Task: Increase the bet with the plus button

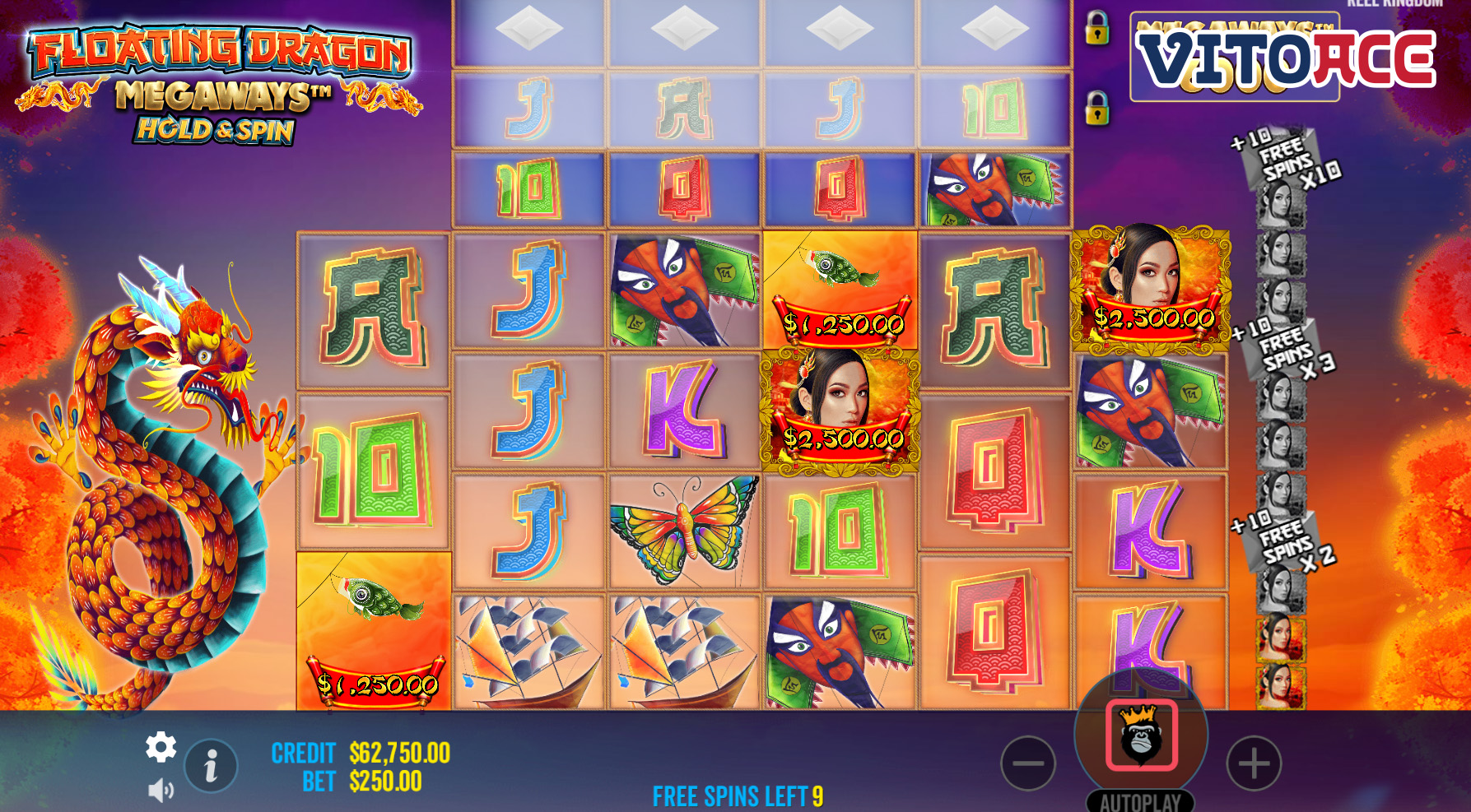Action: click(x=1254, y=763)
